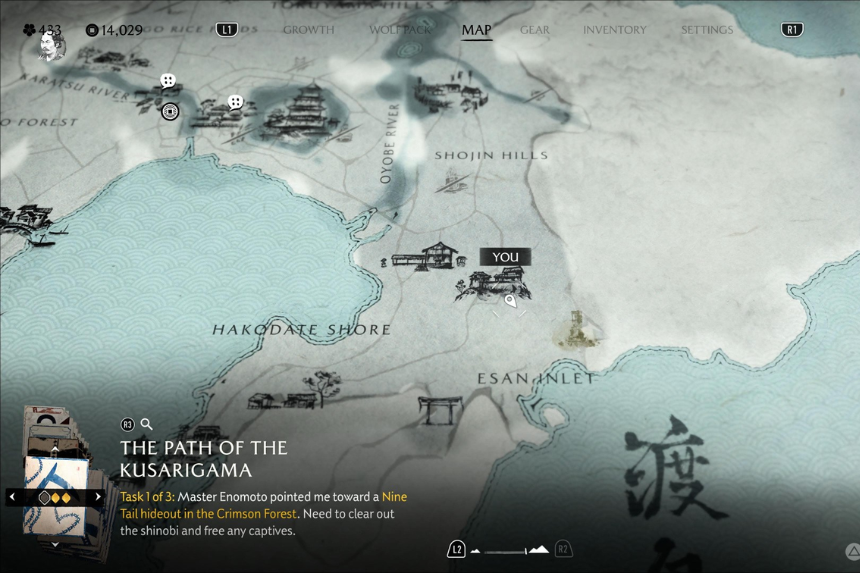Click the speech bubble marker by Karatsu River
The height and width of the screenshot is (573, 860).
click(168, 81)
